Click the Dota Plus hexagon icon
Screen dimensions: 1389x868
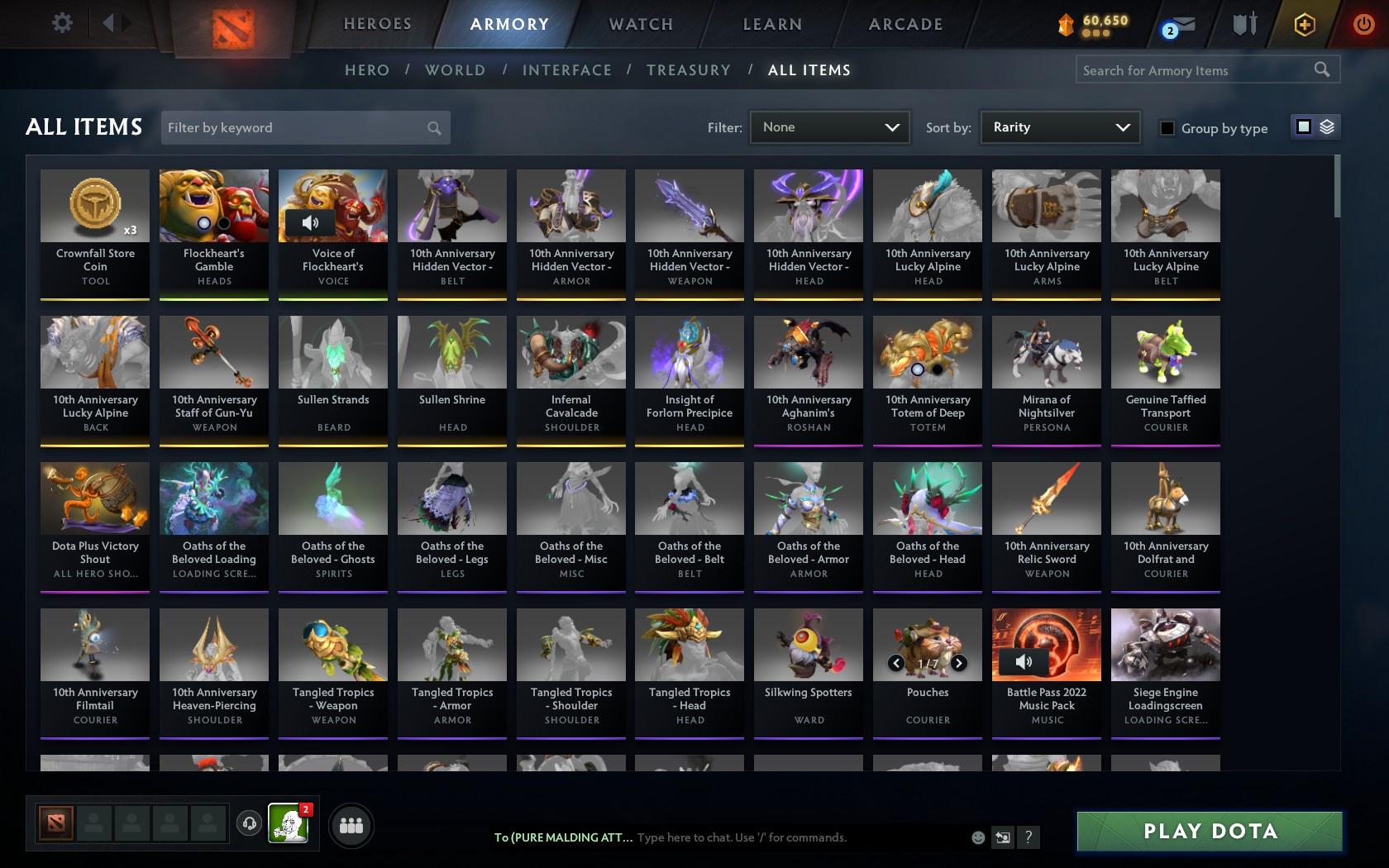[x=1305, y=24]
